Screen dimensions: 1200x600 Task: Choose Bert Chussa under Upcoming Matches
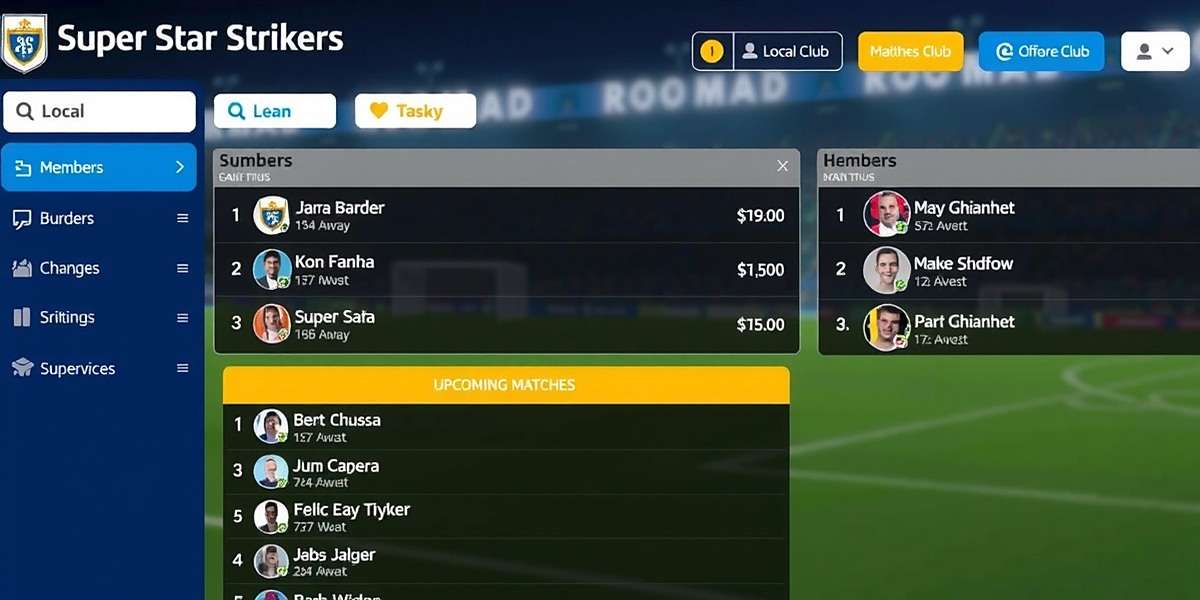click(507, 426)
